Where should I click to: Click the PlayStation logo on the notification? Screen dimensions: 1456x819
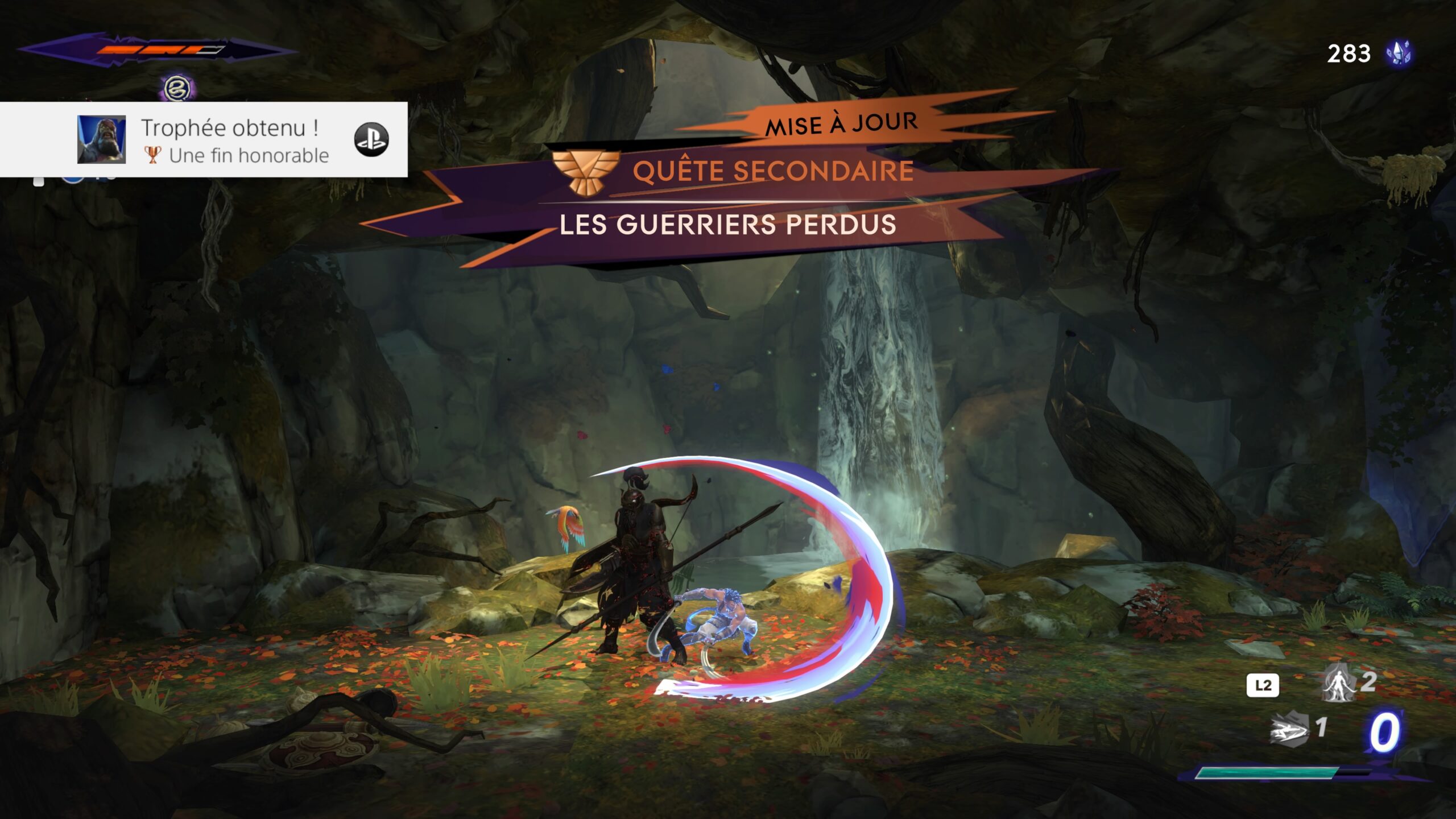coord(371,140)
